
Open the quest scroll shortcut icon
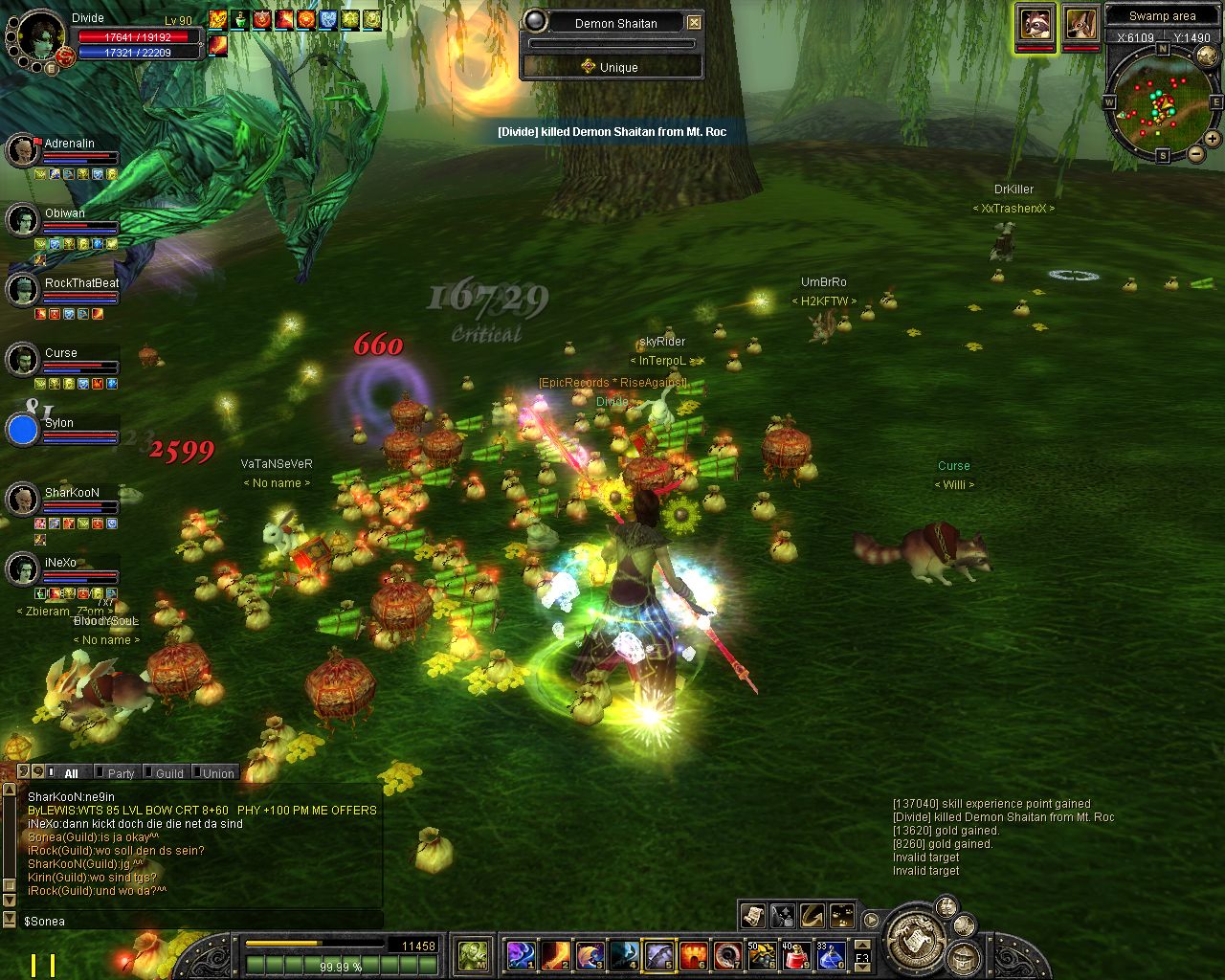coord(752,916)
